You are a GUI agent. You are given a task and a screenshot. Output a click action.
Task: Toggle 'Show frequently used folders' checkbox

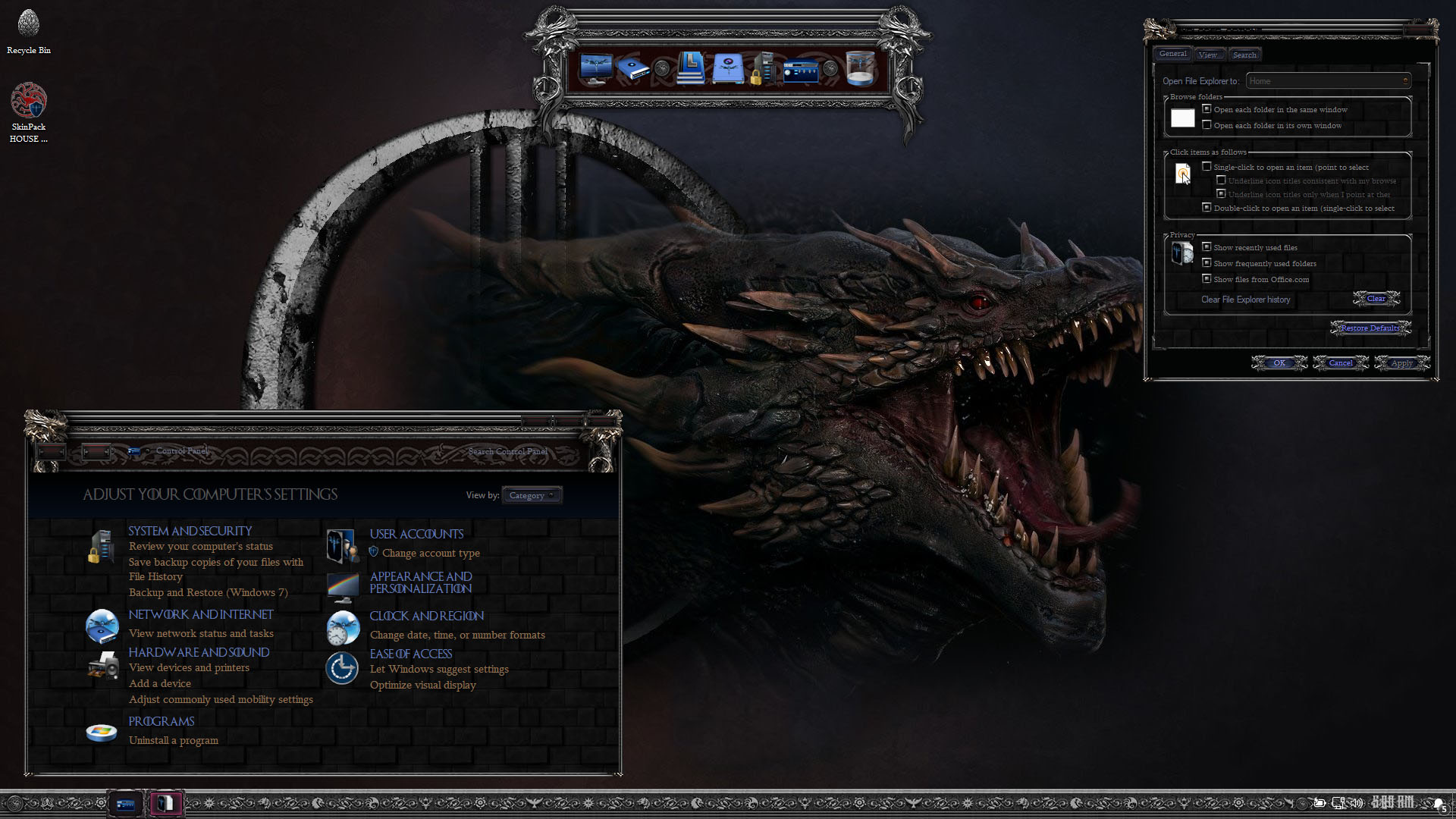(1207, 263)
